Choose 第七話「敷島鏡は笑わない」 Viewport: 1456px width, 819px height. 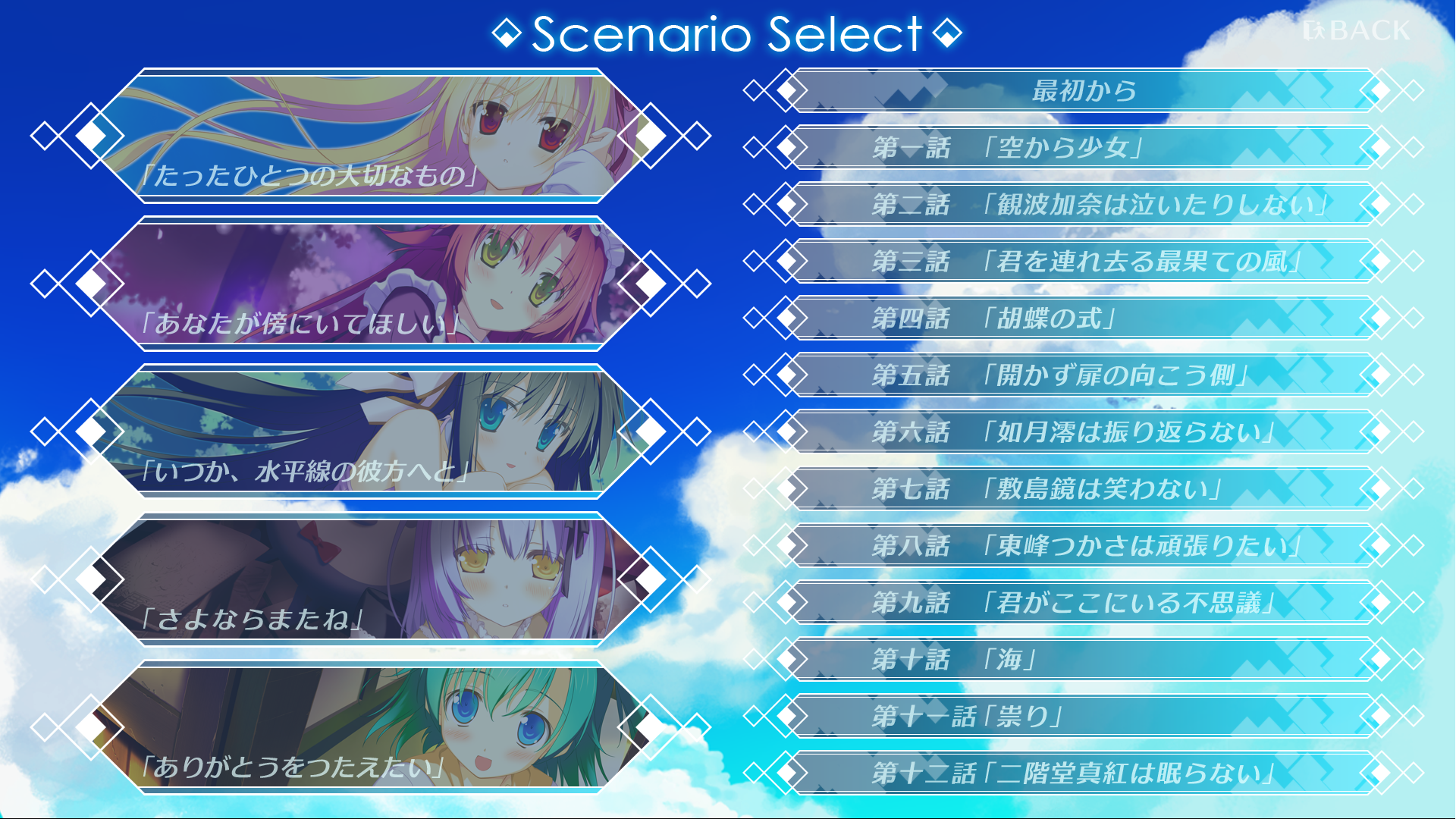[1083, 489]
